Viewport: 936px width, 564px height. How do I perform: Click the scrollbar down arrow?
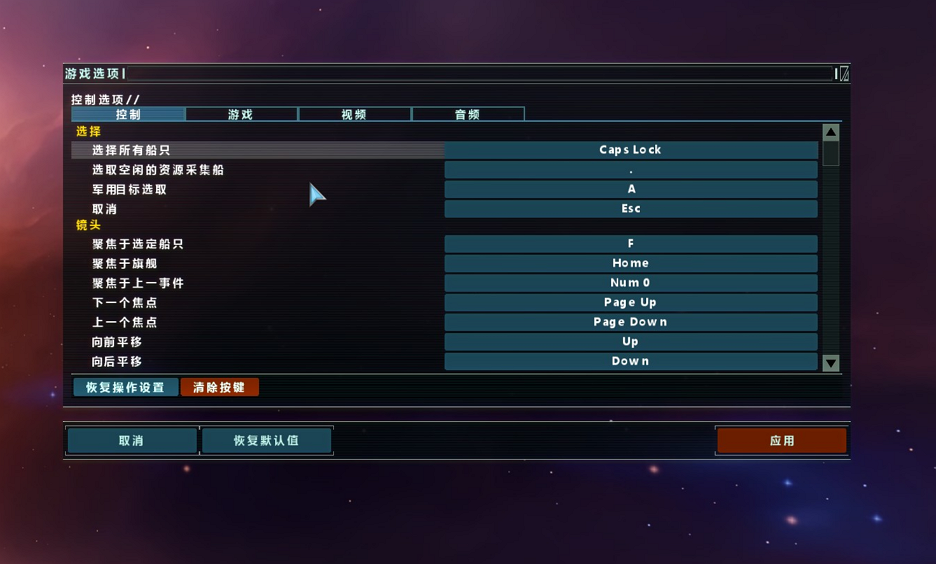click(x=830, y=363)
